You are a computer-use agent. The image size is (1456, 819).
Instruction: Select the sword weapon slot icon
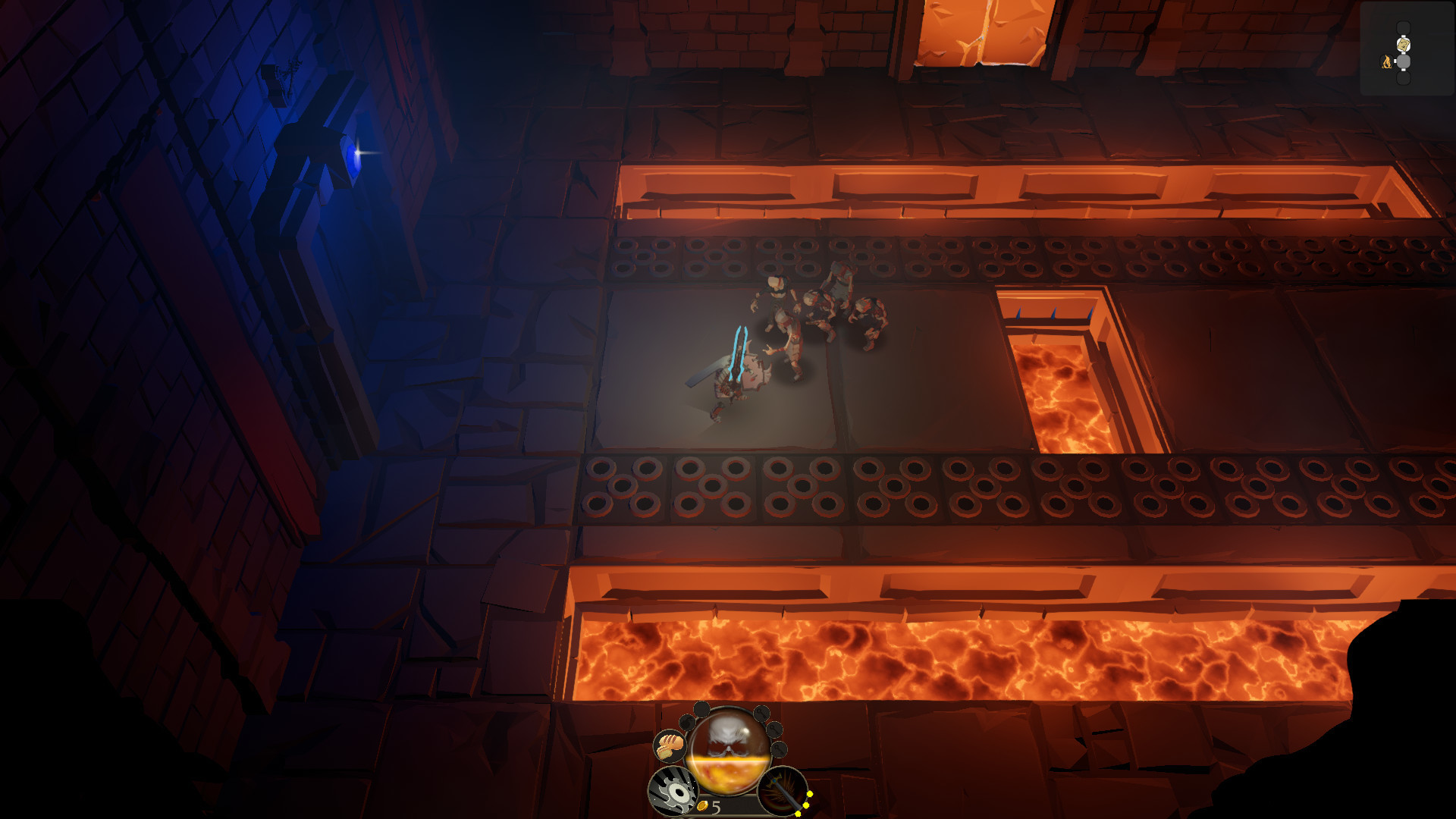point(782,793)
